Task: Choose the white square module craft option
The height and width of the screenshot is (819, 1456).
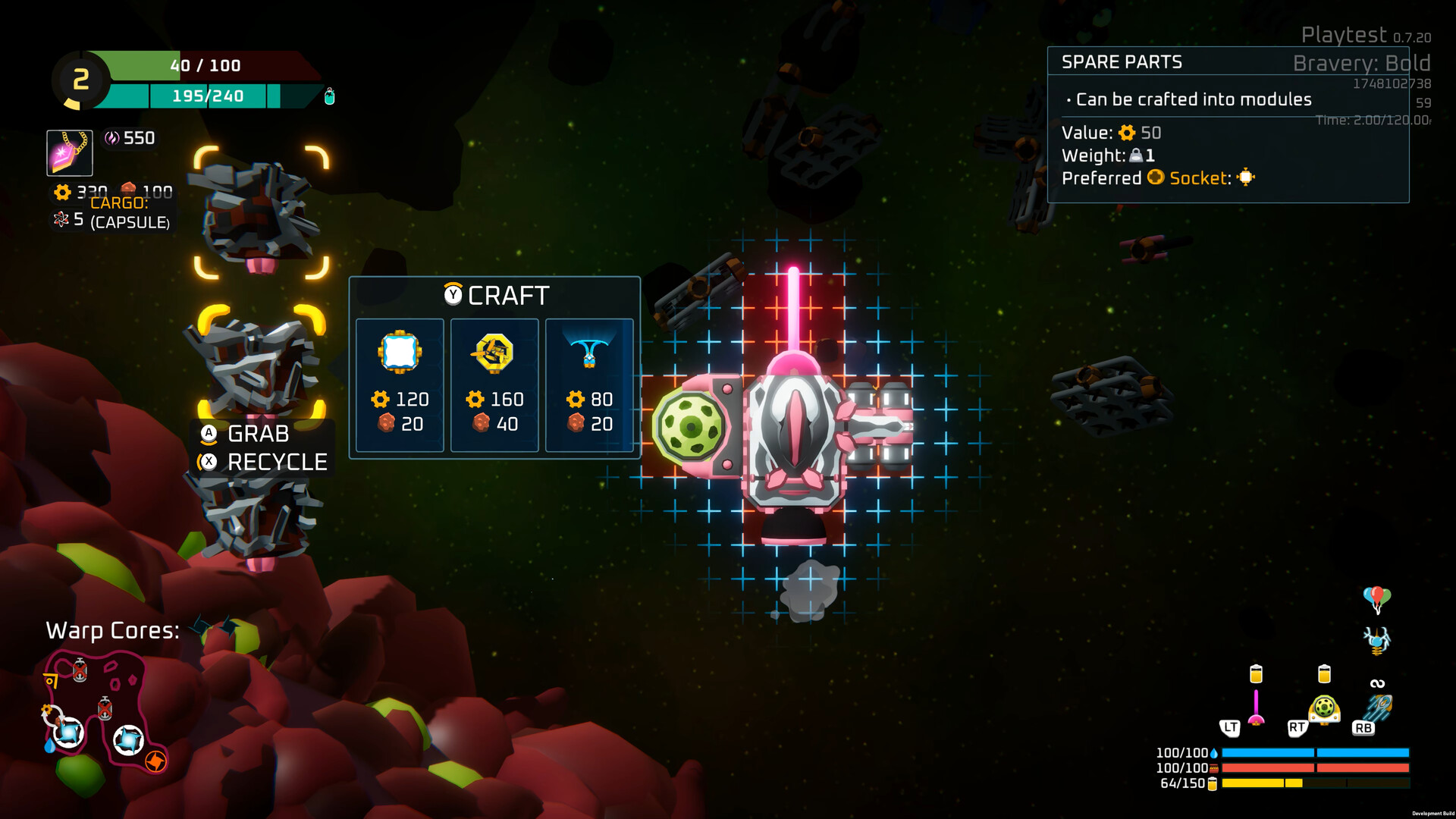Action: click(x=400, y=384)
